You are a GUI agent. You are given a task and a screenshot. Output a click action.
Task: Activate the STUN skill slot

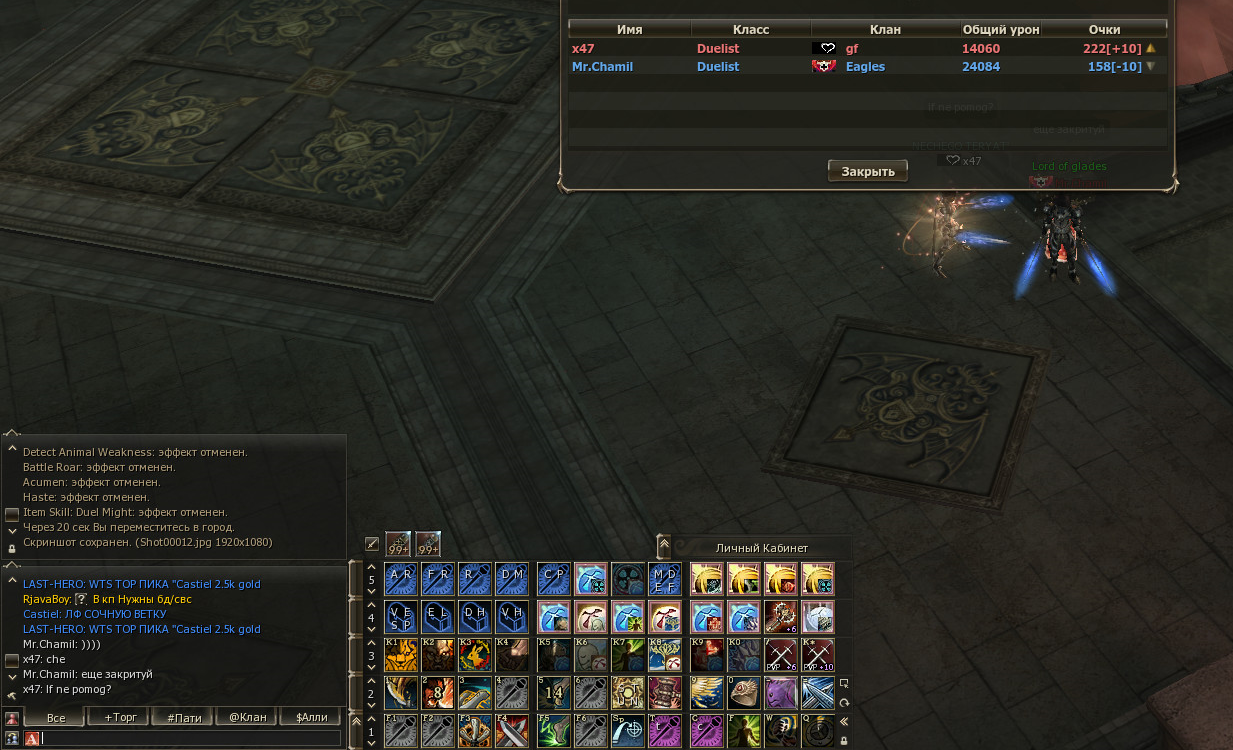point(629,692)
